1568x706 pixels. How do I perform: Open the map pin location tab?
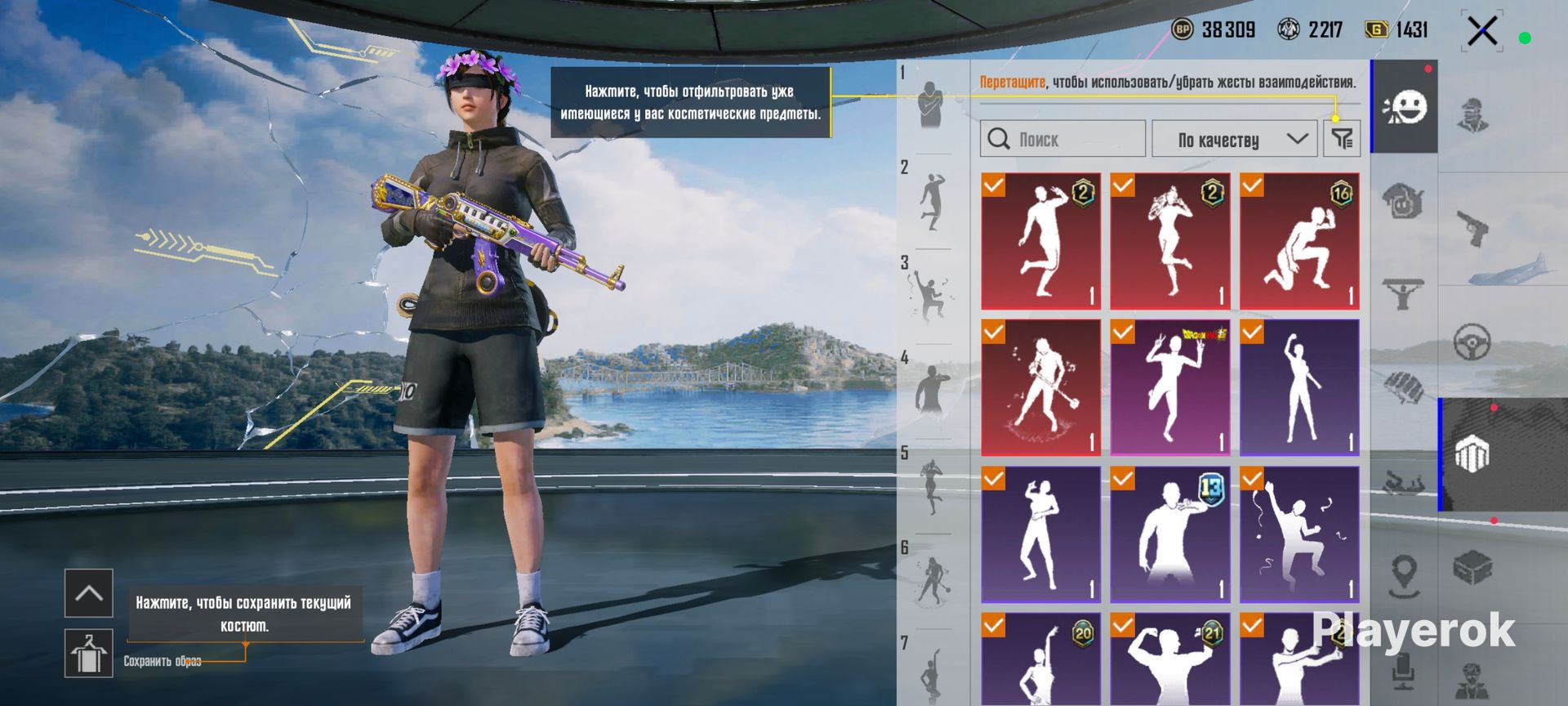coord(1404,575)
